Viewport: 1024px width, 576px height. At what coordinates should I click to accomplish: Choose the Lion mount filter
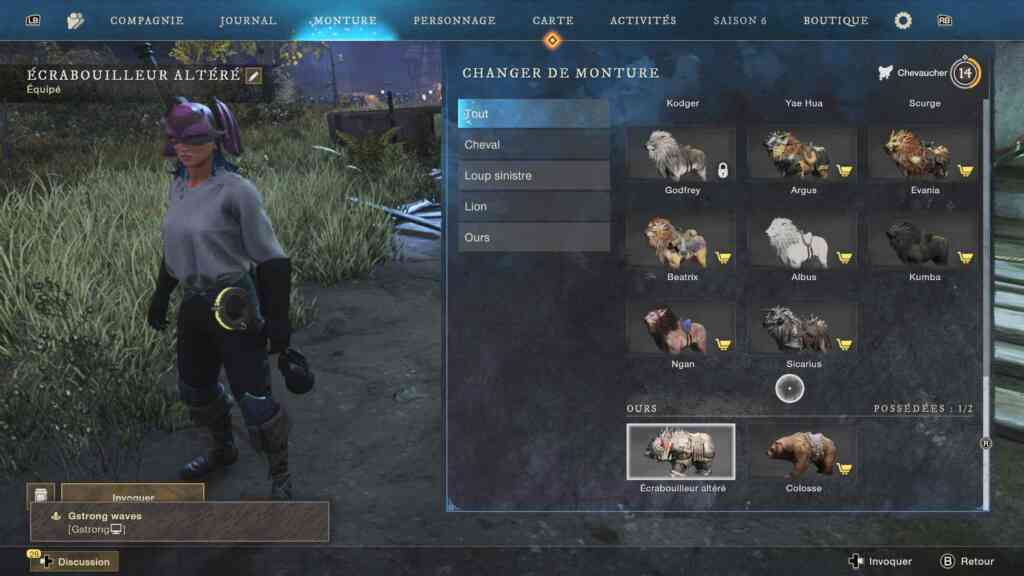point(534,207)
